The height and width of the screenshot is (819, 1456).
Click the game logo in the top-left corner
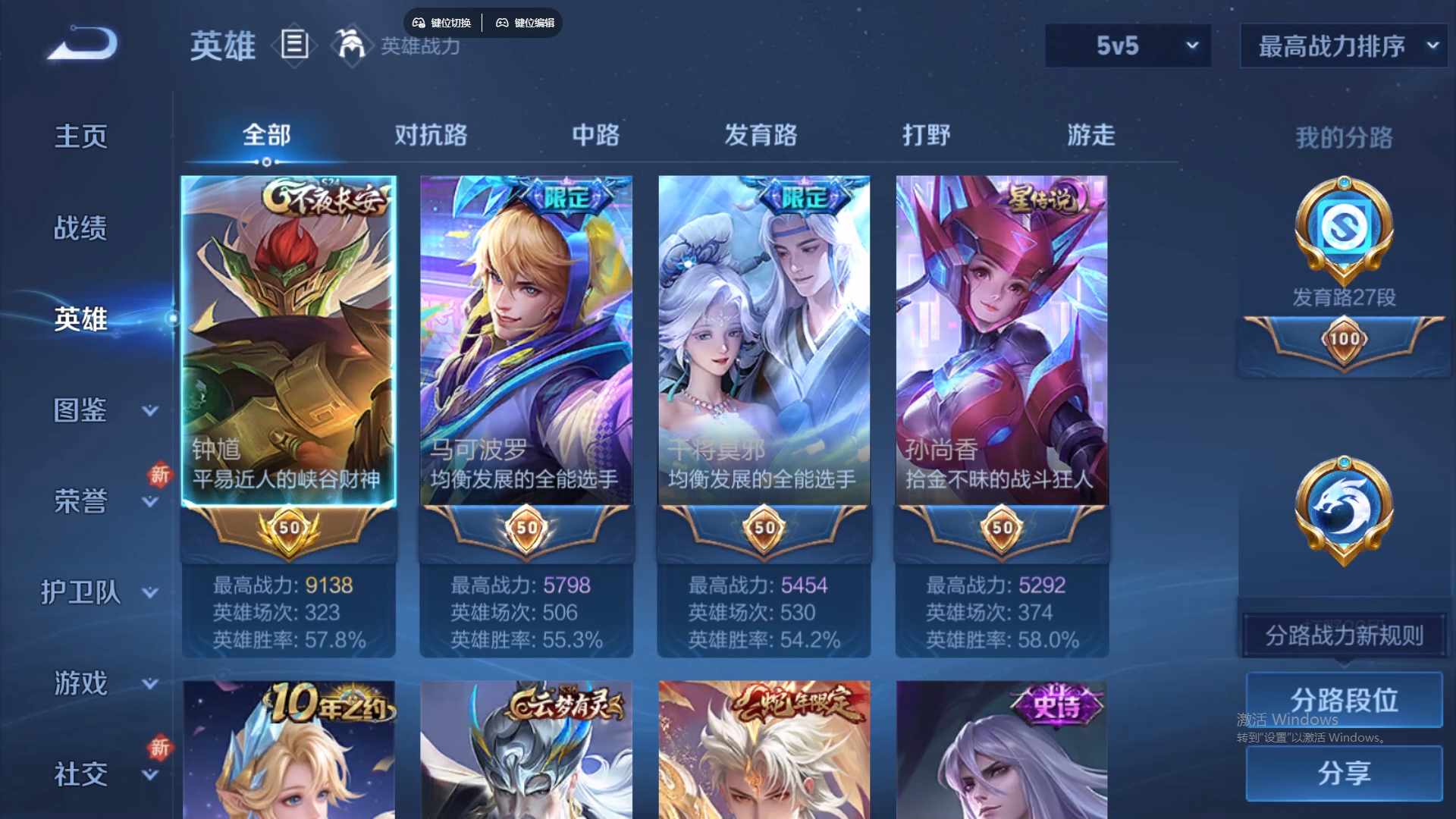tap(81, 44)
